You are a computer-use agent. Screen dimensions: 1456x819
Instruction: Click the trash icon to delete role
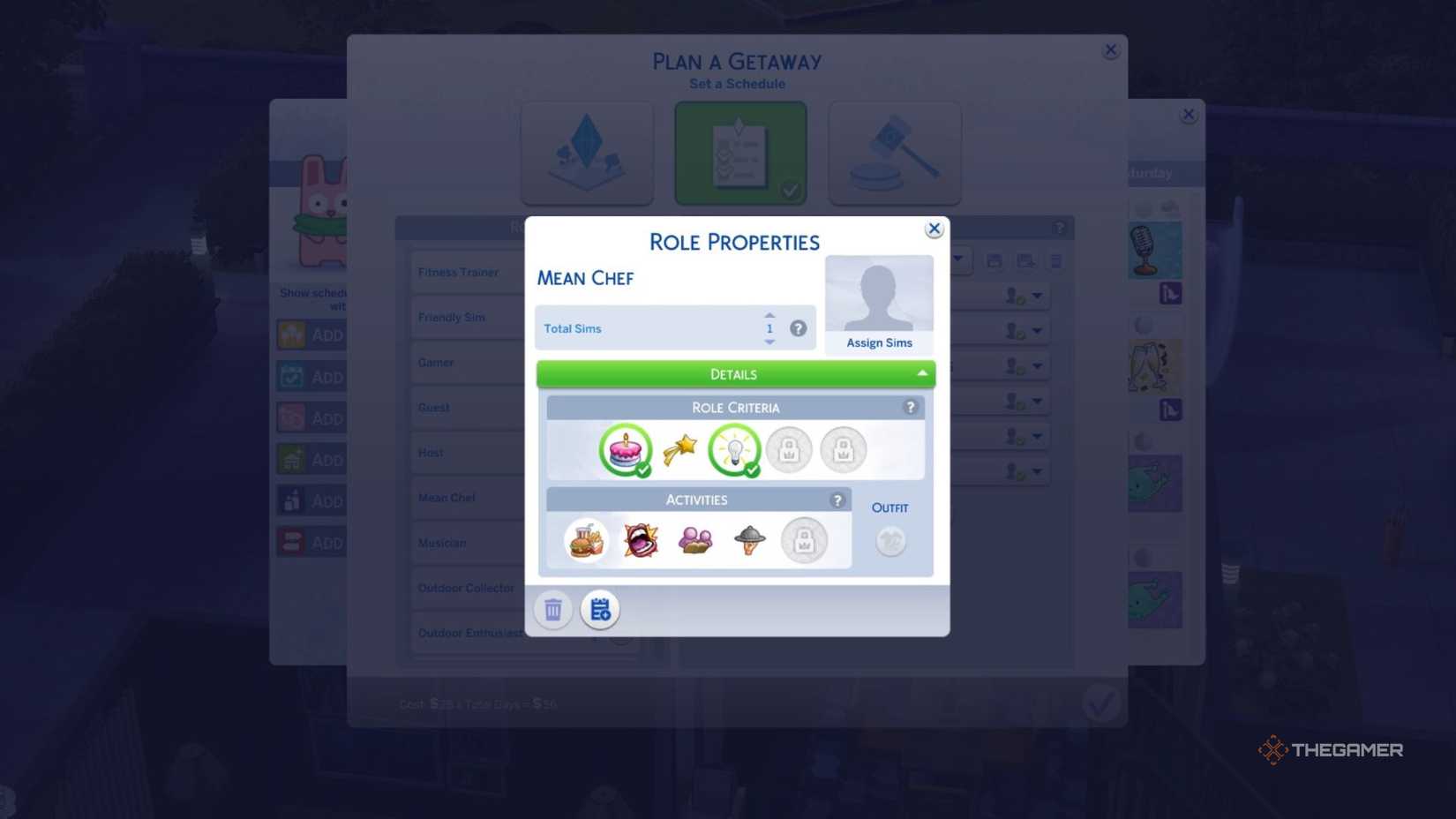(553, 609)
